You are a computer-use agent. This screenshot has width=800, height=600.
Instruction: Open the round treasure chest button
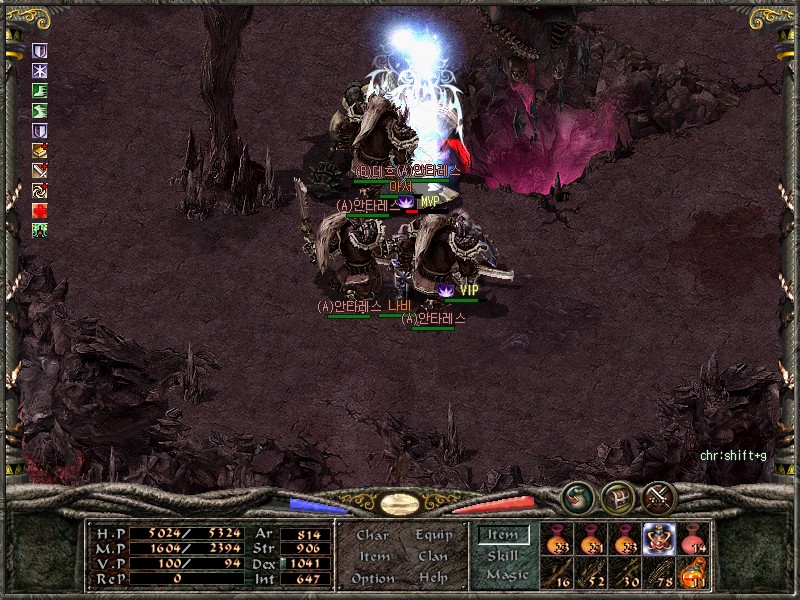coord(619,496)
